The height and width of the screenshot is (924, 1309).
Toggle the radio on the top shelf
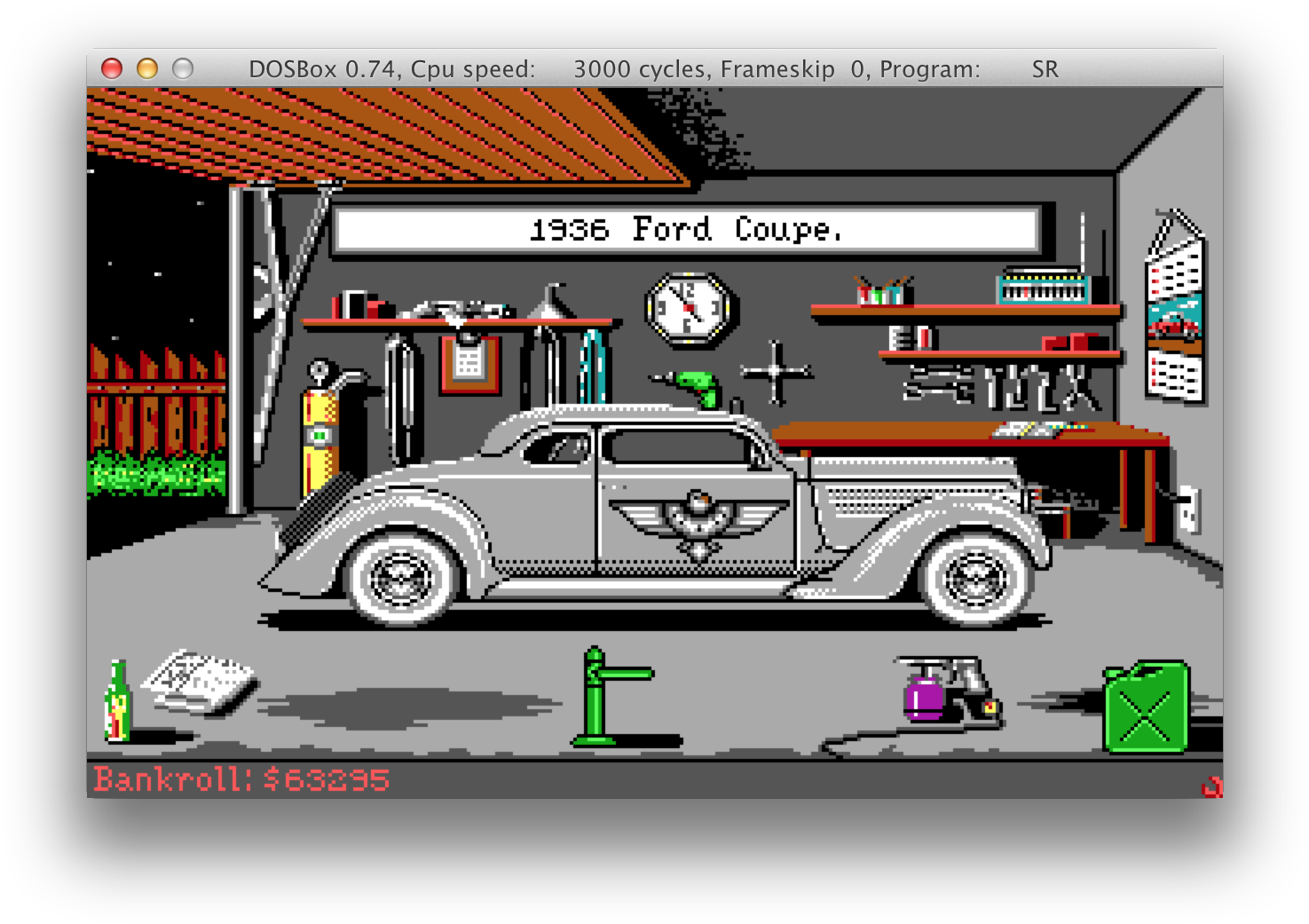click(x=1044, y=287)
